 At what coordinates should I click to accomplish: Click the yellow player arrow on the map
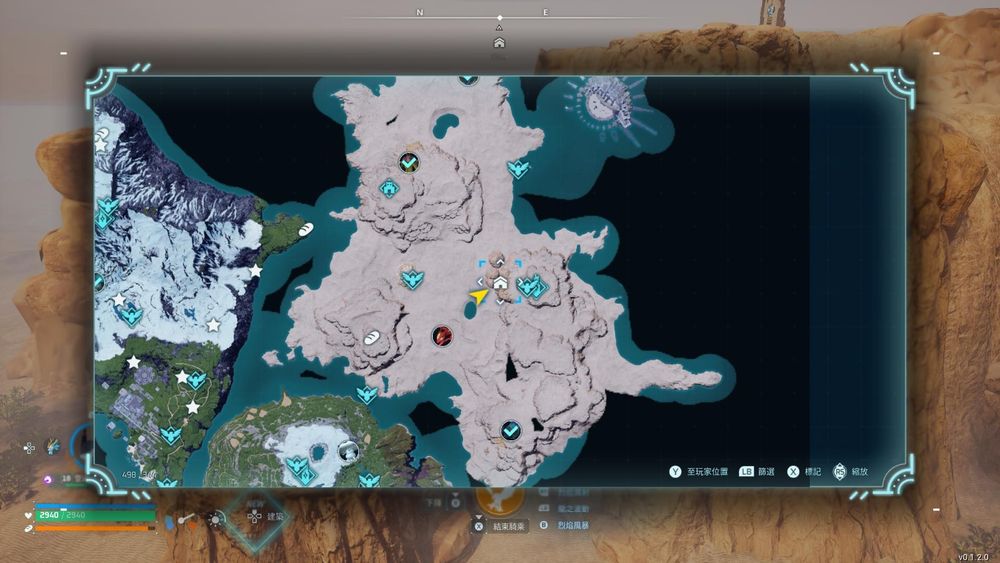tap(479, 296)
